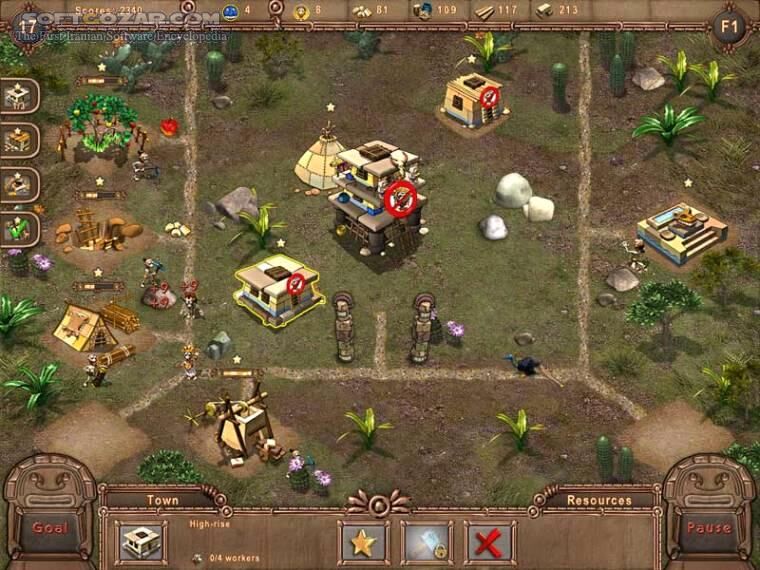Click the red warning badge on central high-rise
Image resolution: width=760 pixels, height=570 pixels.
click(x=400, y=199)
